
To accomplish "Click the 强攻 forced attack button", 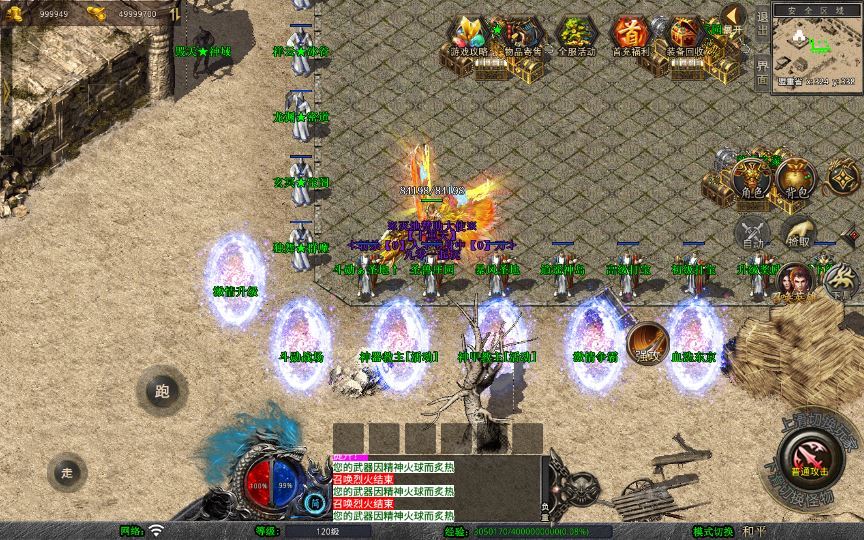I will point(649,343).
